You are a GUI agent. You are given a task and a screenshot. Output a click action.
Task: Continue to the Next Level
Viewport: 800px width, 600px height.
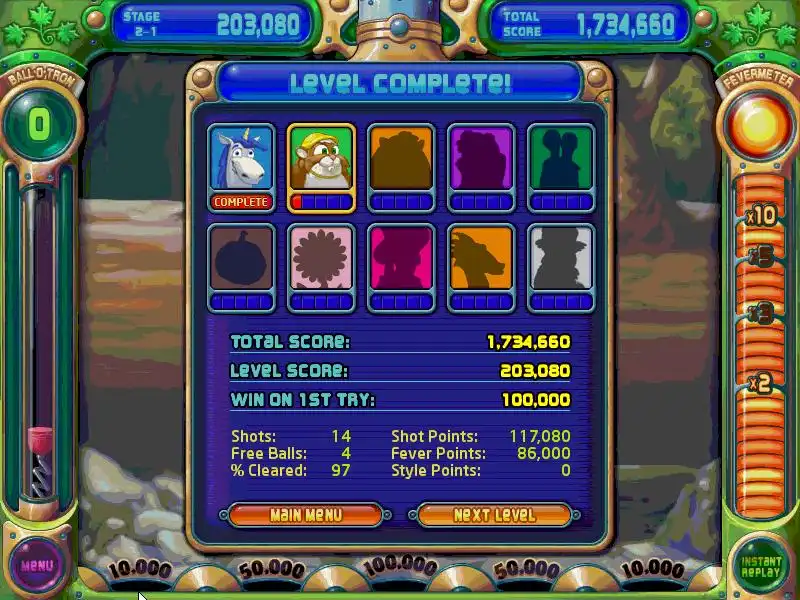(x=494, y=515)
